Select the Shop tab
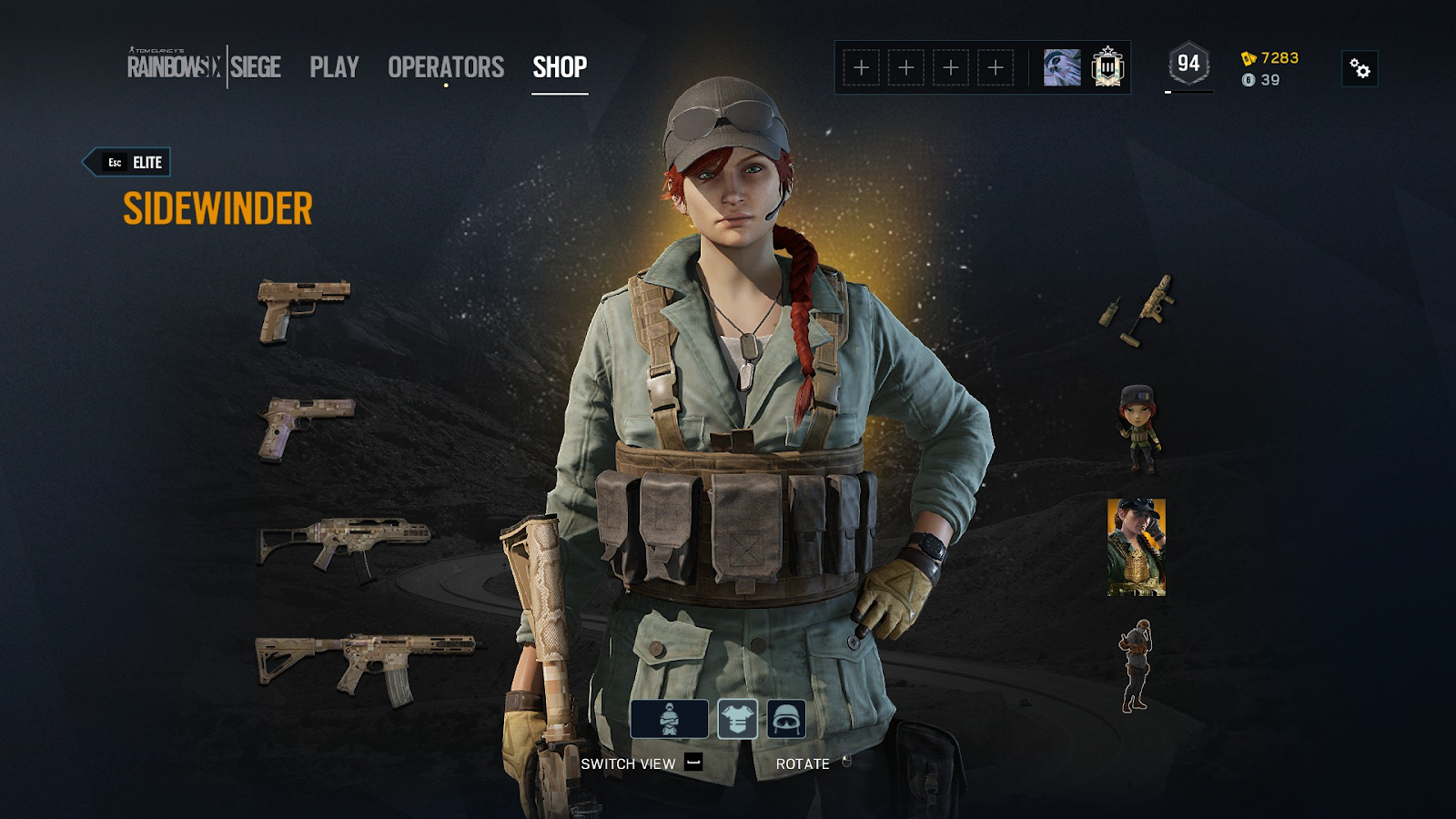 click(560, 67)
